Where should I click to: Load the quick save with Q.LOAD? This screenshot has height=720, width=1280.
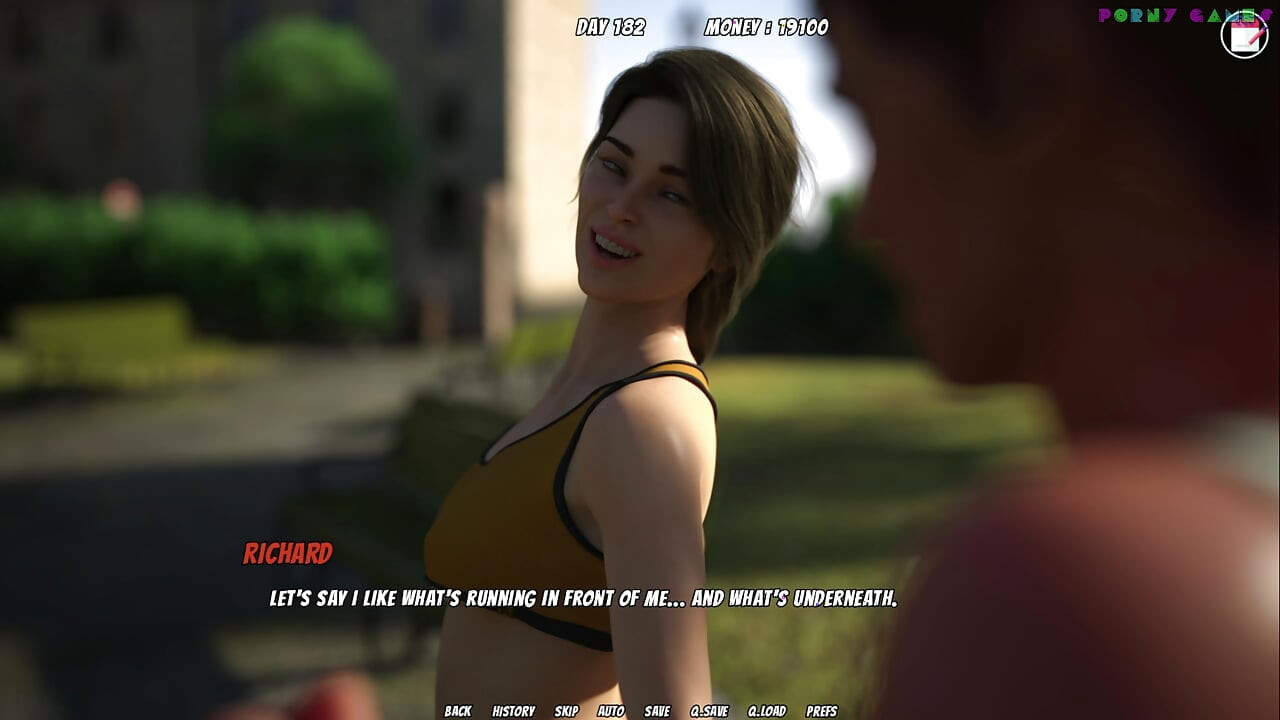click(766, 711)
